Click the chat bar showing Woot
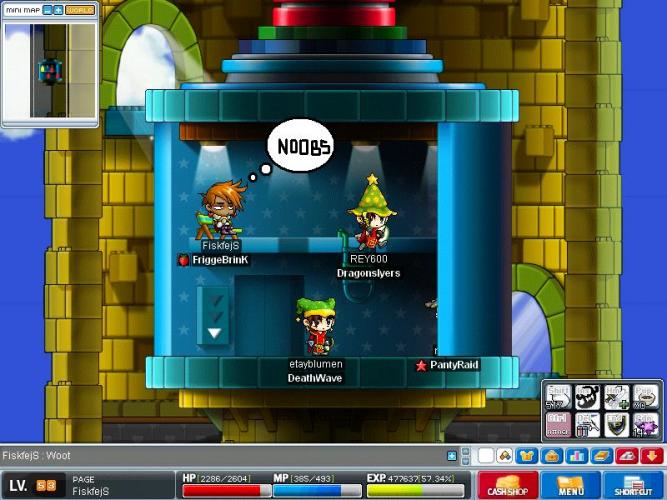This screenshot has height=500, width=667. [x=220, y=456]
